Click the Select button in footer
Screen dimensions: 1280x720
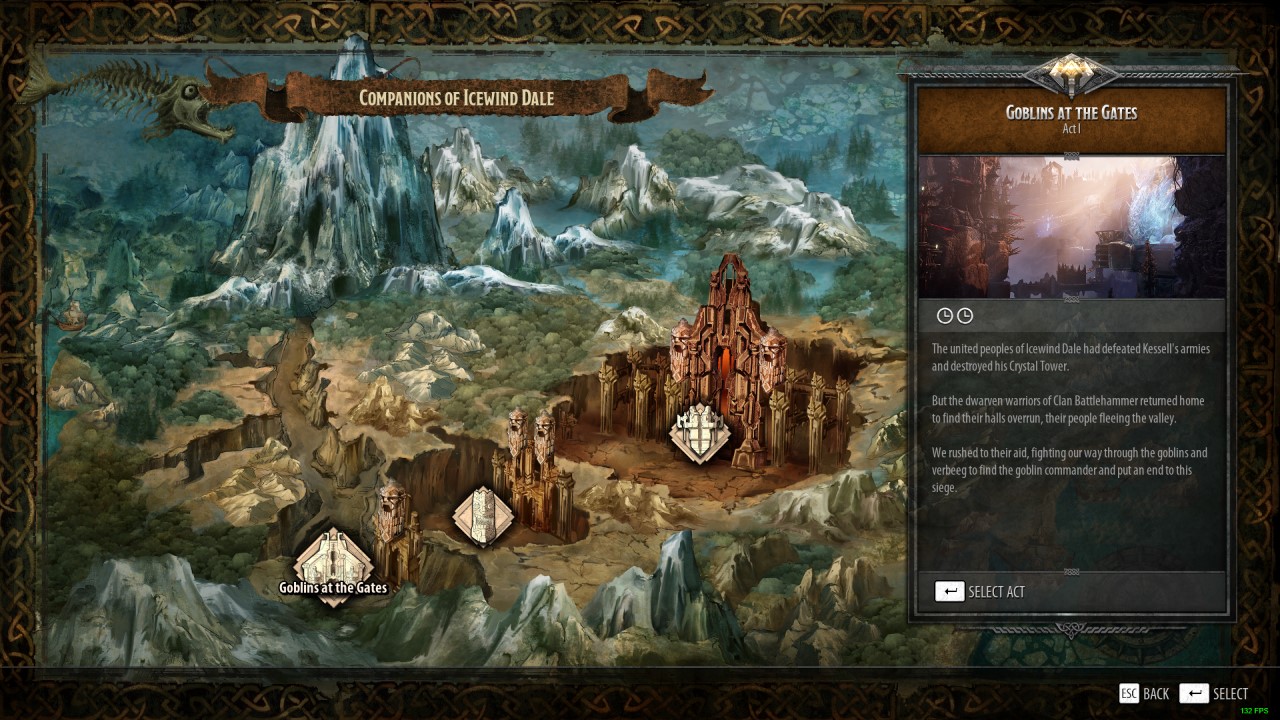click(x=1214, y=693)
